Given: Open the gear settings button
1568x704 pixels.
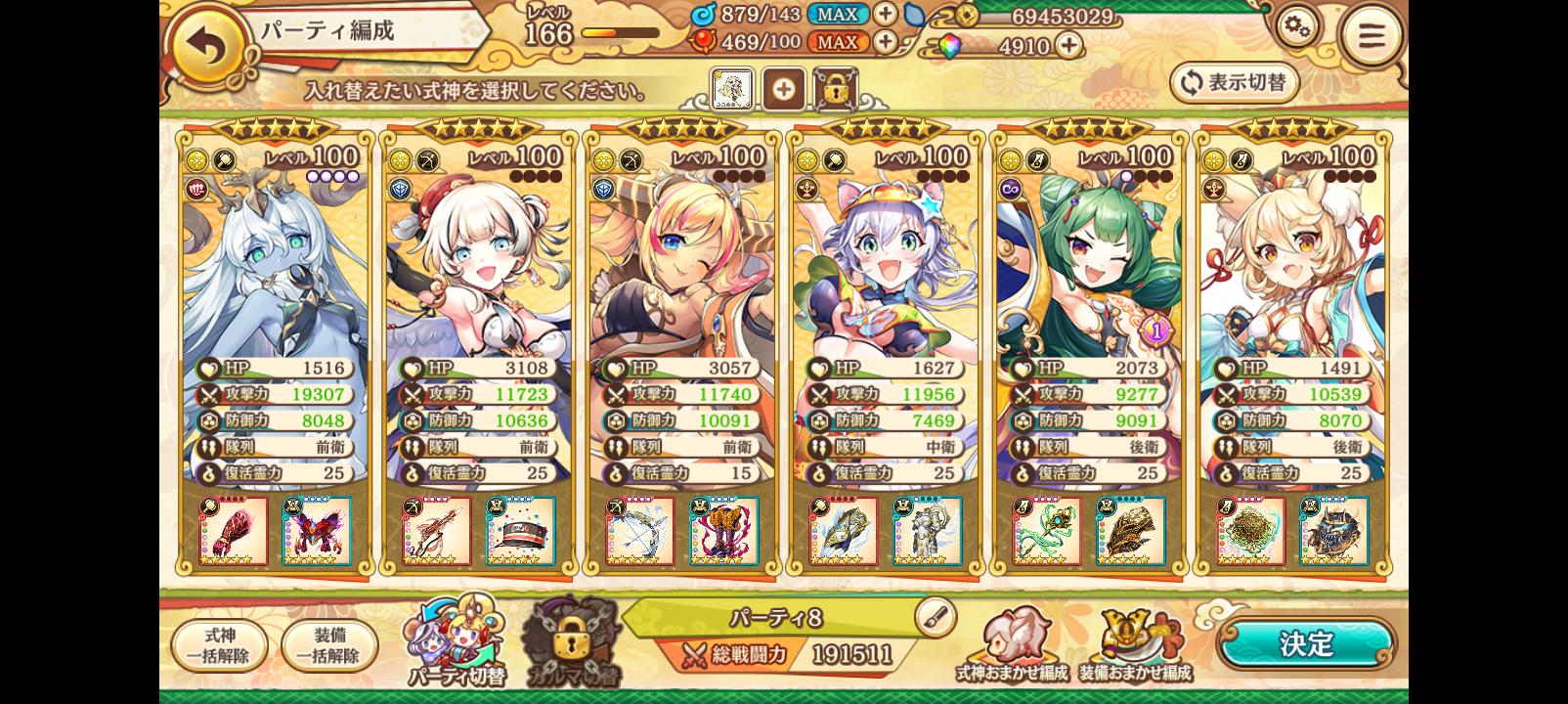Looking at the screenshot, I should click(x=1297, y=30).
